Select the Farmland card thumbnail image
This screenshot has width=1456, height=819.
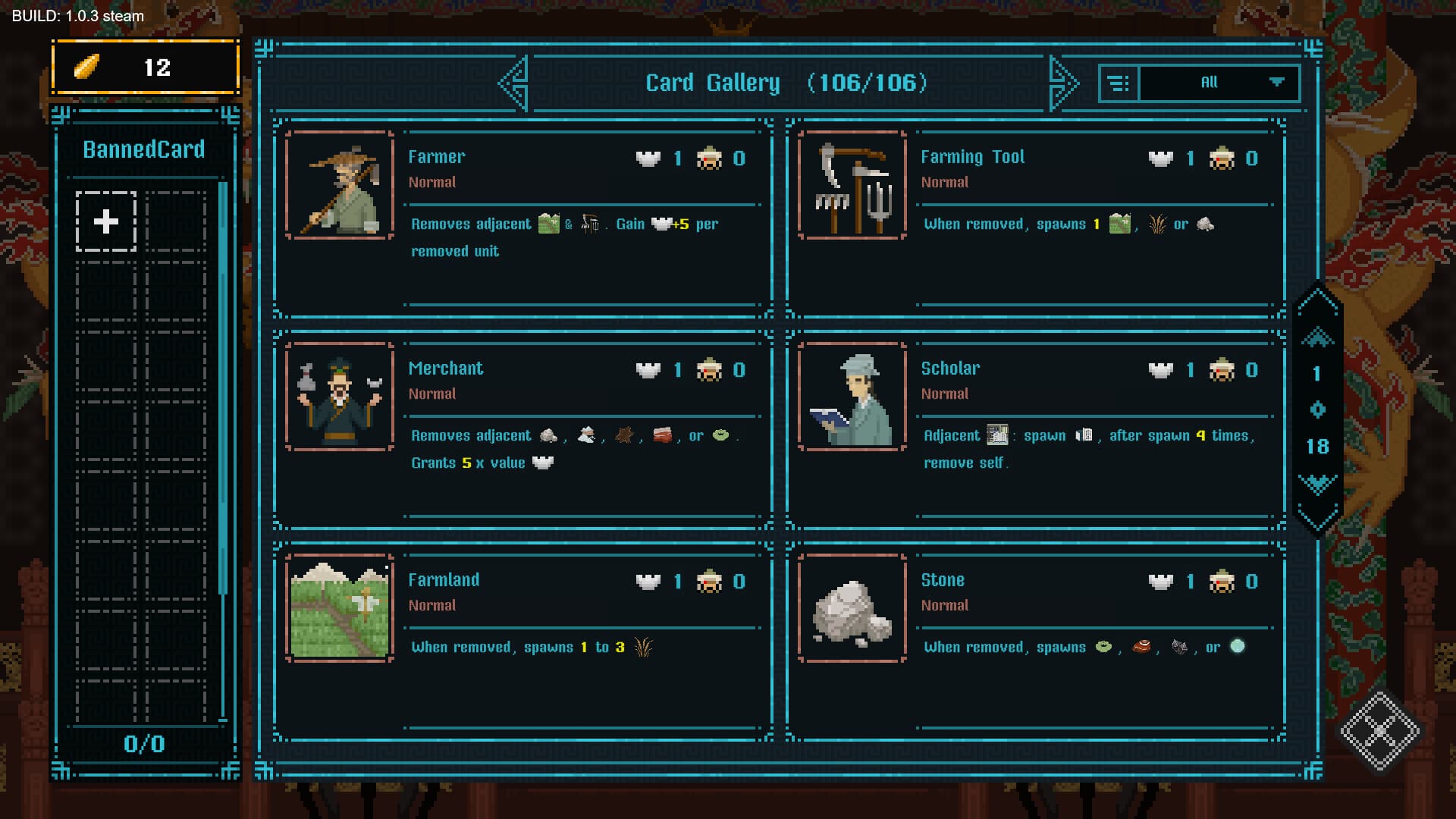pos(339,608)
